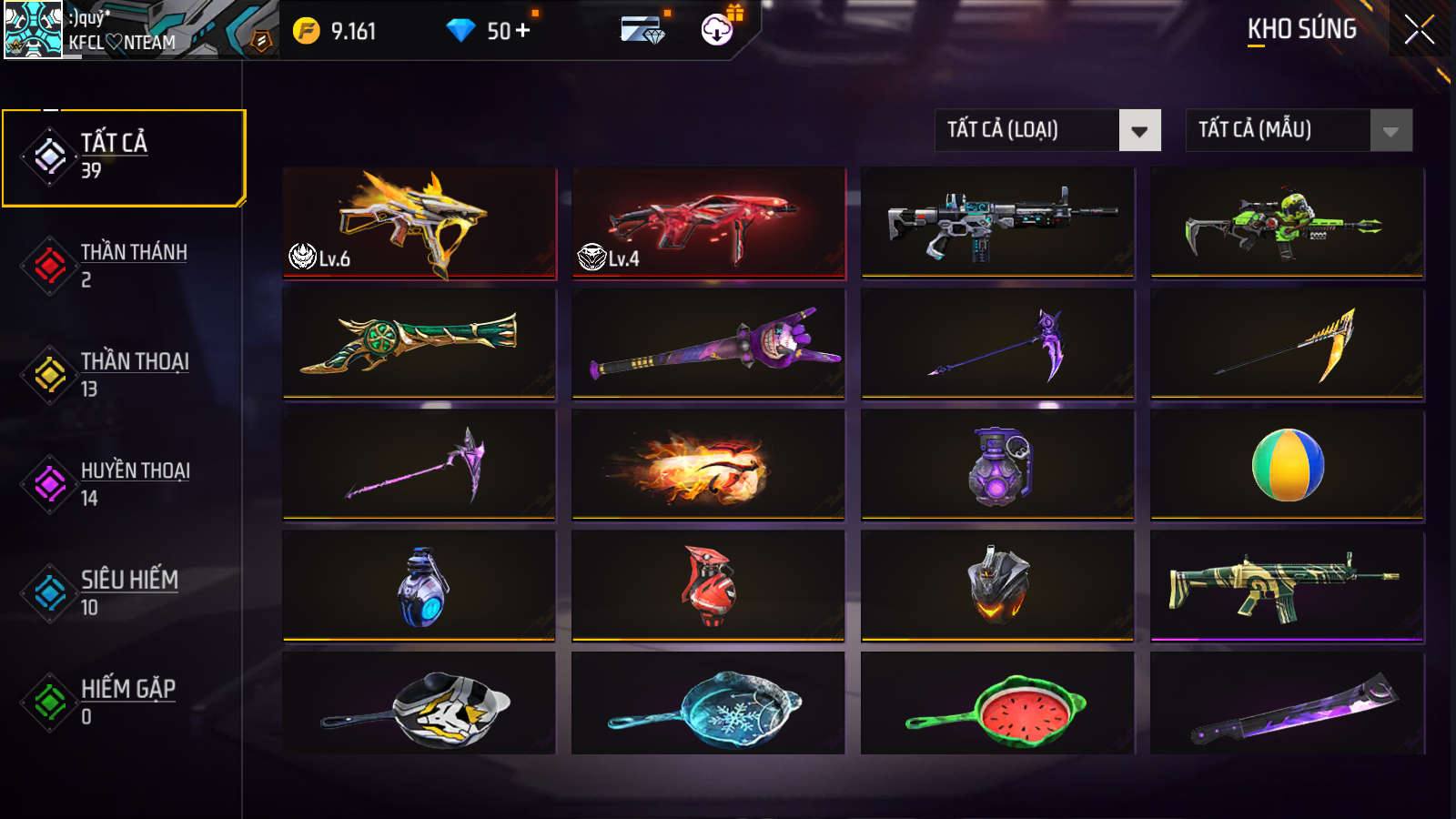
Task: Click the player avatar profile picture
Action: click(33, 30)
